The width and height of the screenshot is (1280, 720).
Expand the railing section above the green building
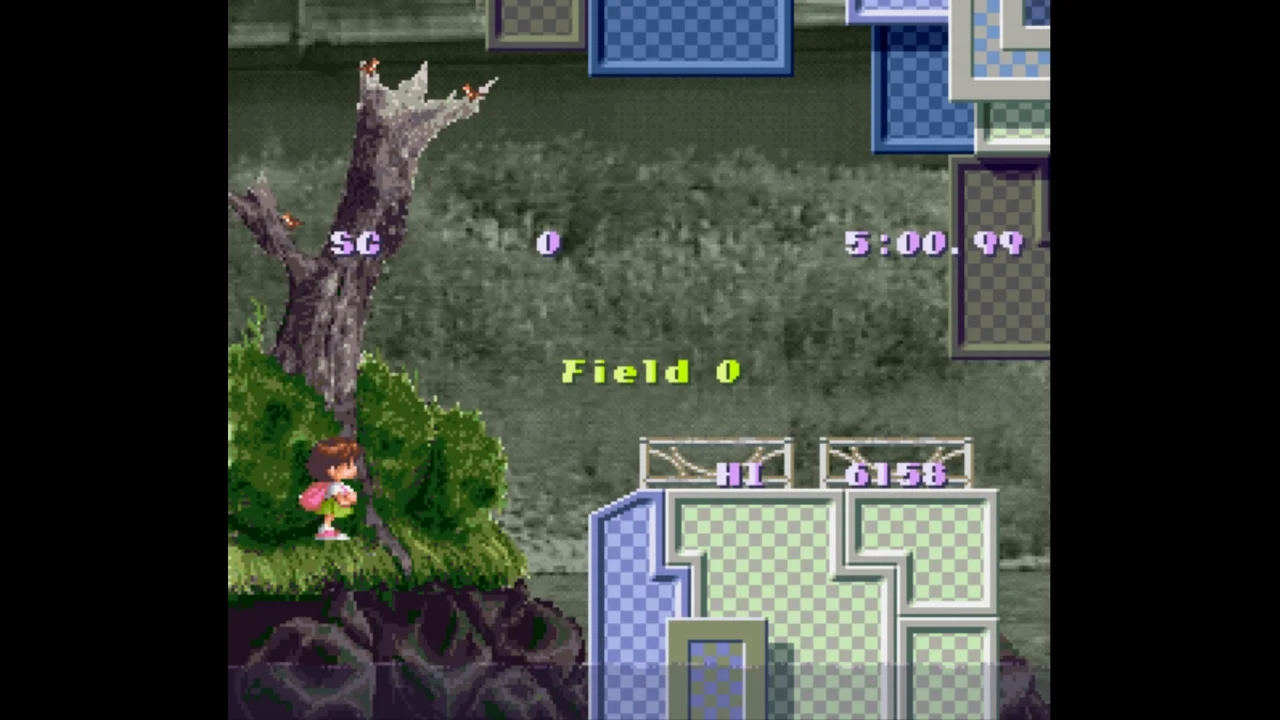(x=715, y=460)
